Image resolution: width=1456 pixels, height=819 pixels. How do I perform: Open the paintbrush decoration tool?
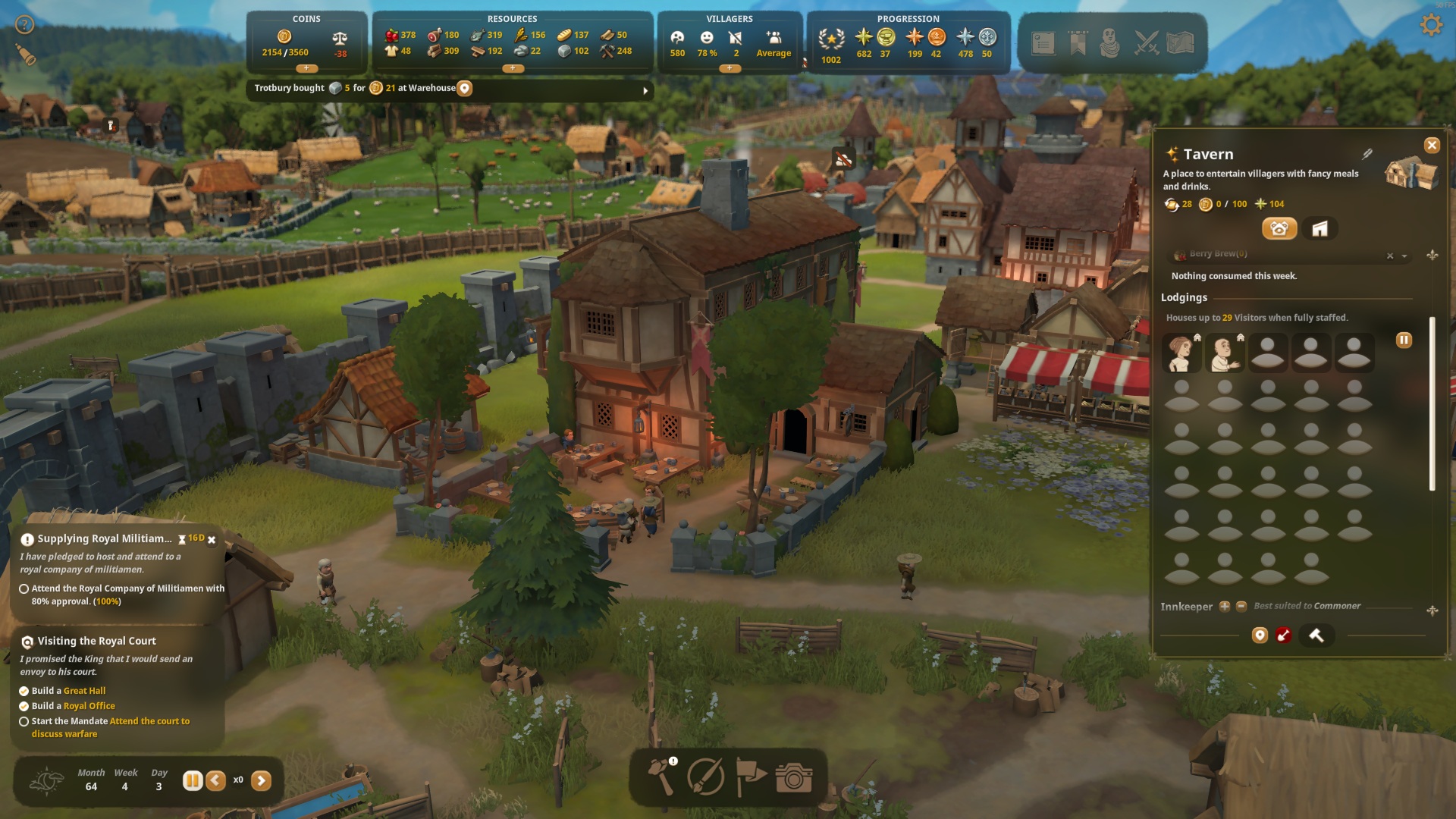pyautogui.click(x=705, y=777)
